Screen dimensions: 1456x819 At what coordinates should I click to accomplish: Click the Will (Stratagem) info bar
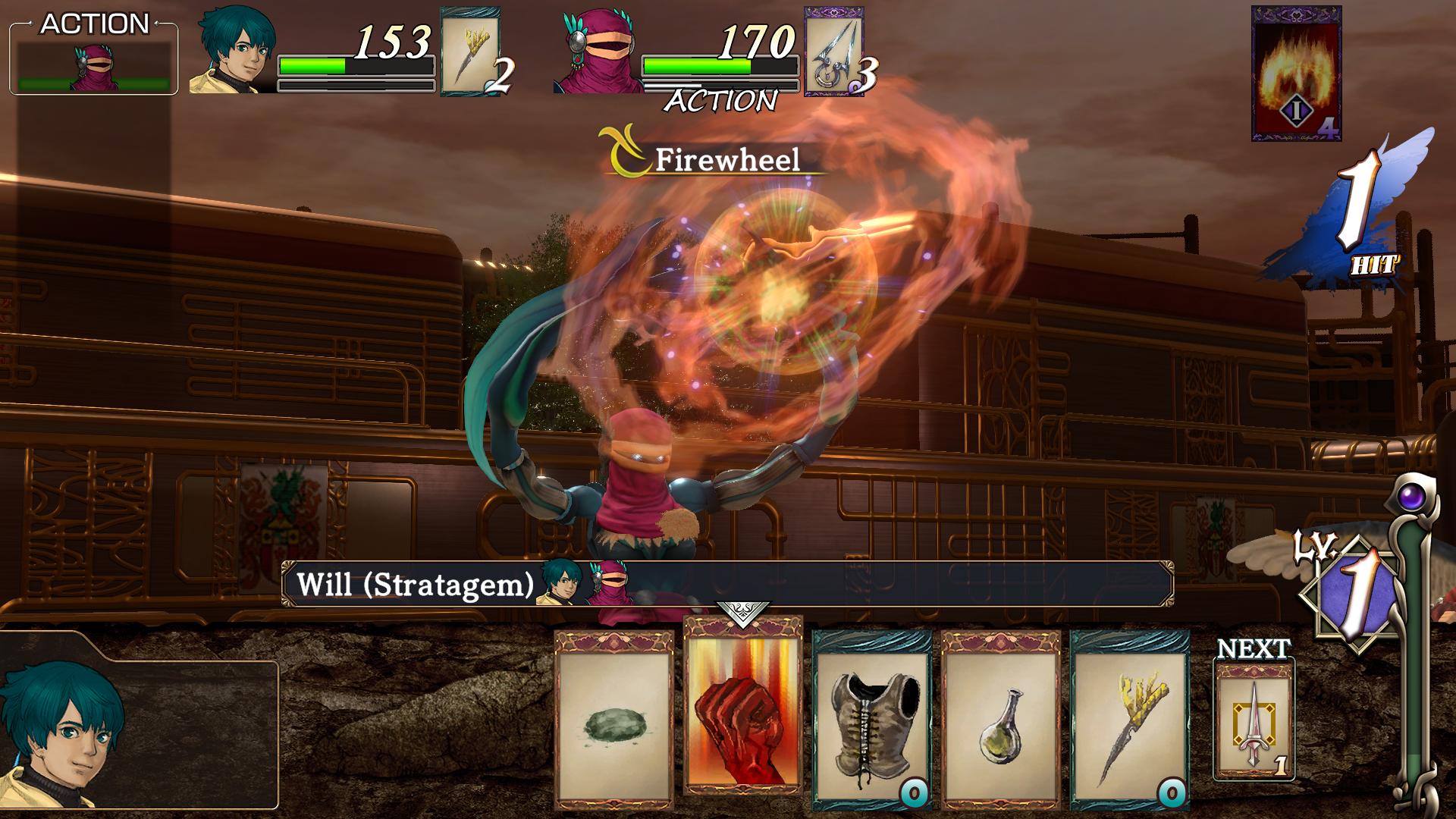[726, 584]
